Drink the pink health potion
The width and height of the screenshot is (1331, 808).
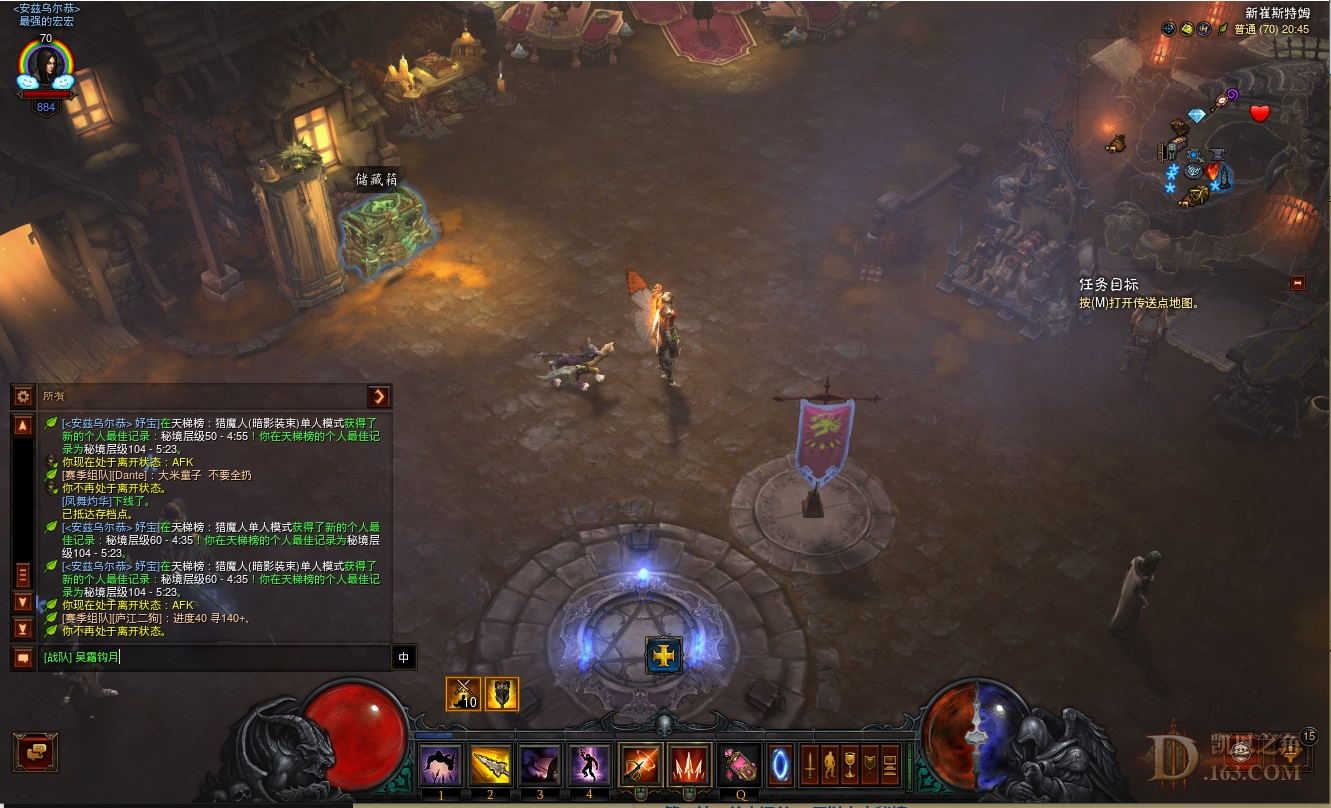[741, 766]
